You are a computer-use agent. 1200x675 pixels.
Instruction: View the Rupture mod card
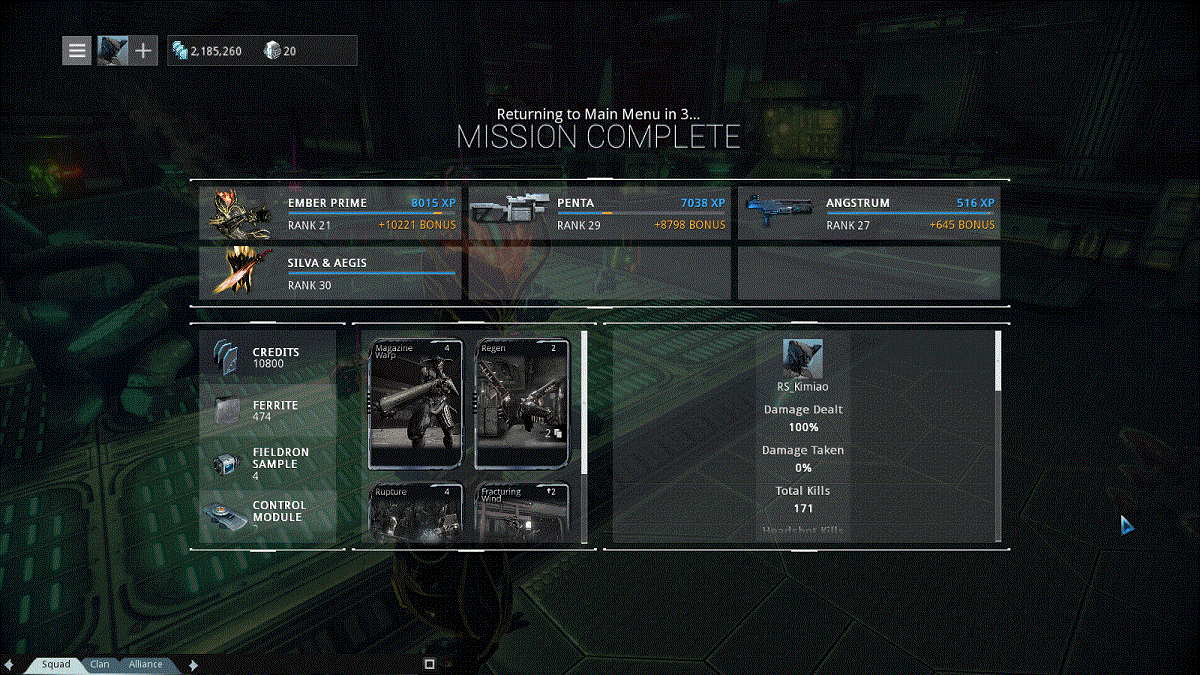click(x=417, y=513)
